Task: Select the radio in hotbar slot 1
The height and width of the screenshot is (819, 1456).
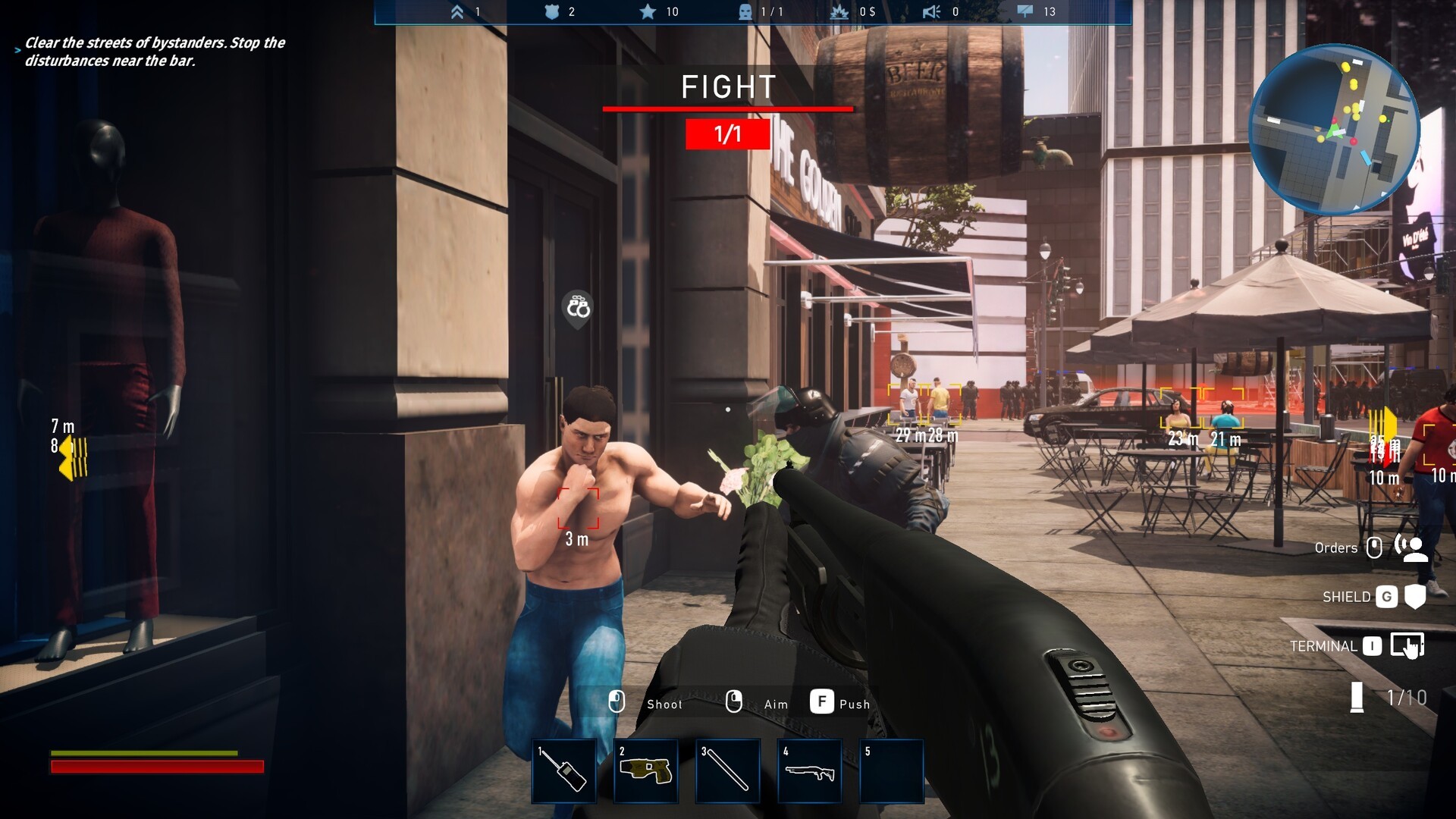Action: [563, 770]
